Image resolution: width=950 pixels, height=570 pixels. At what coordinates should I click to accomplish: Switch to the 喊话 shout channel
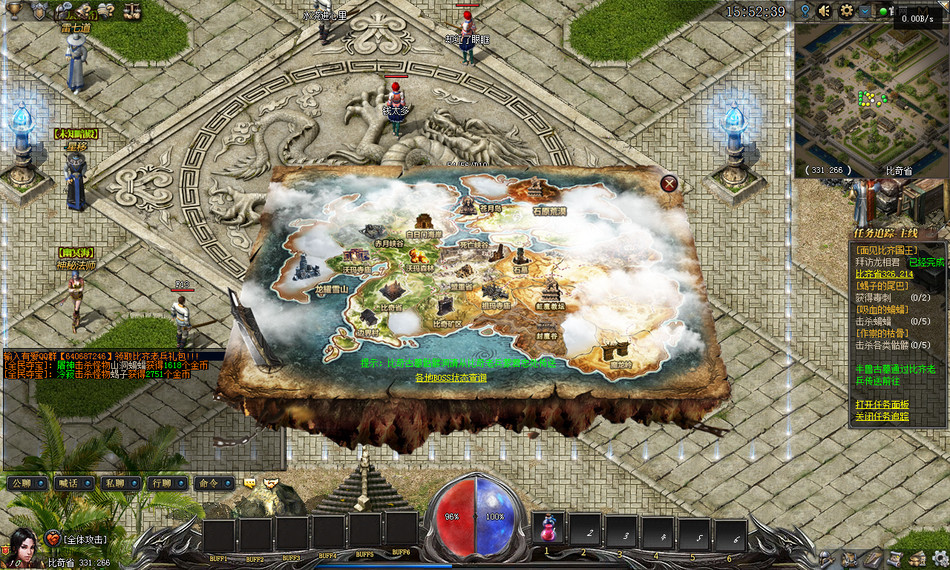69,482
